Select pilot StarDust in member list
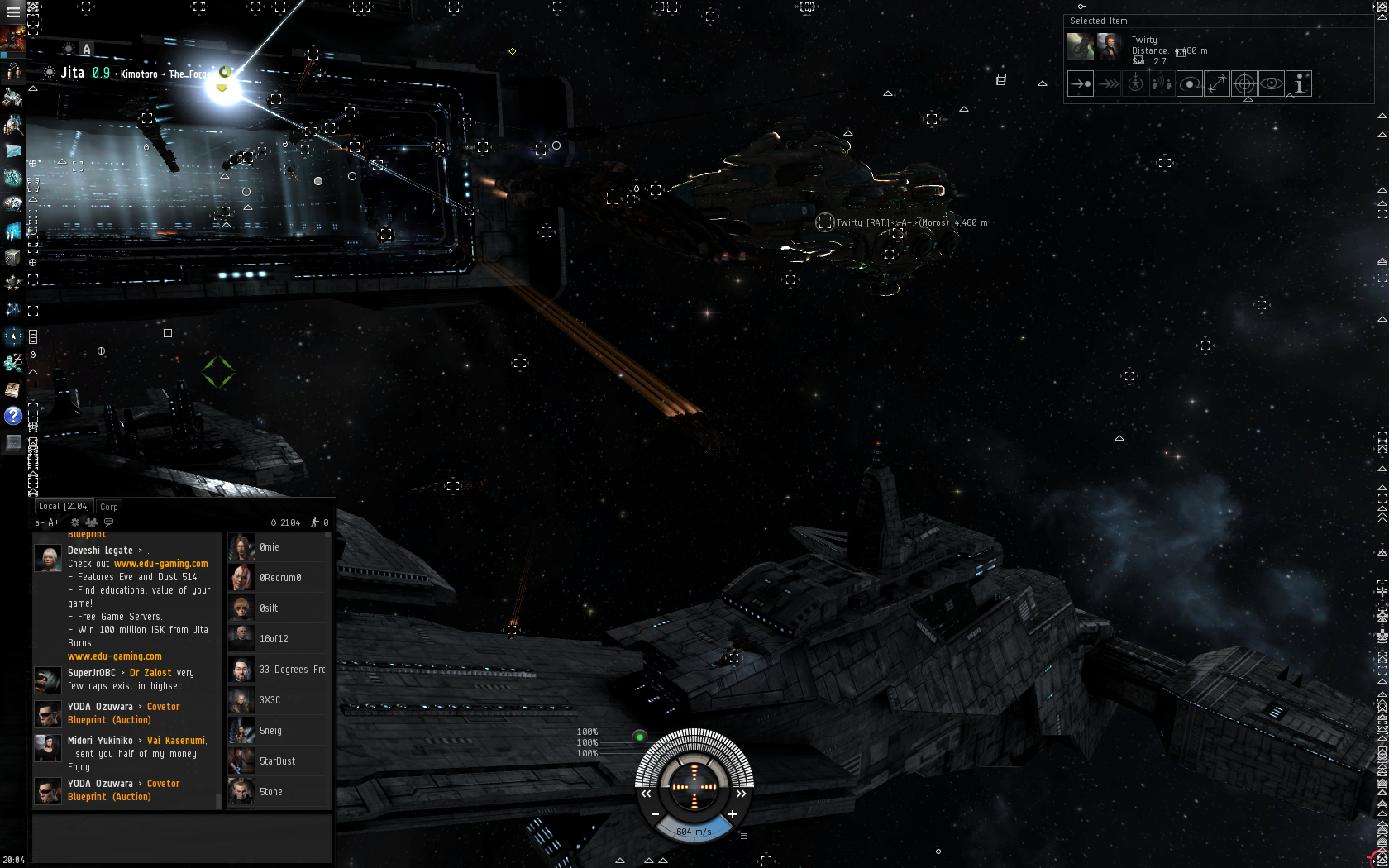 pos(279,761)
